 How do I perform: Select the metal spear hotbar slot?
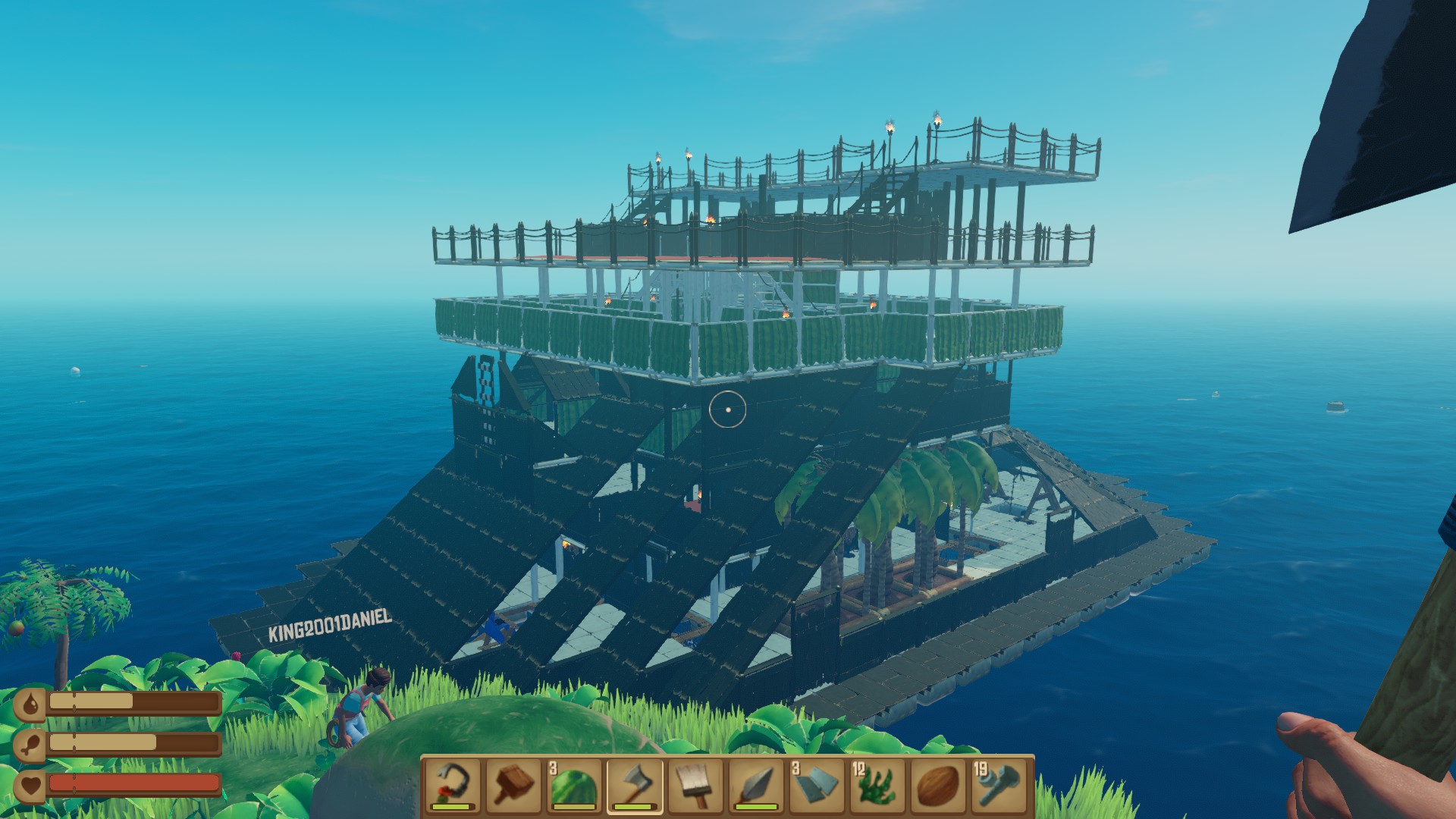pos(756,785)
